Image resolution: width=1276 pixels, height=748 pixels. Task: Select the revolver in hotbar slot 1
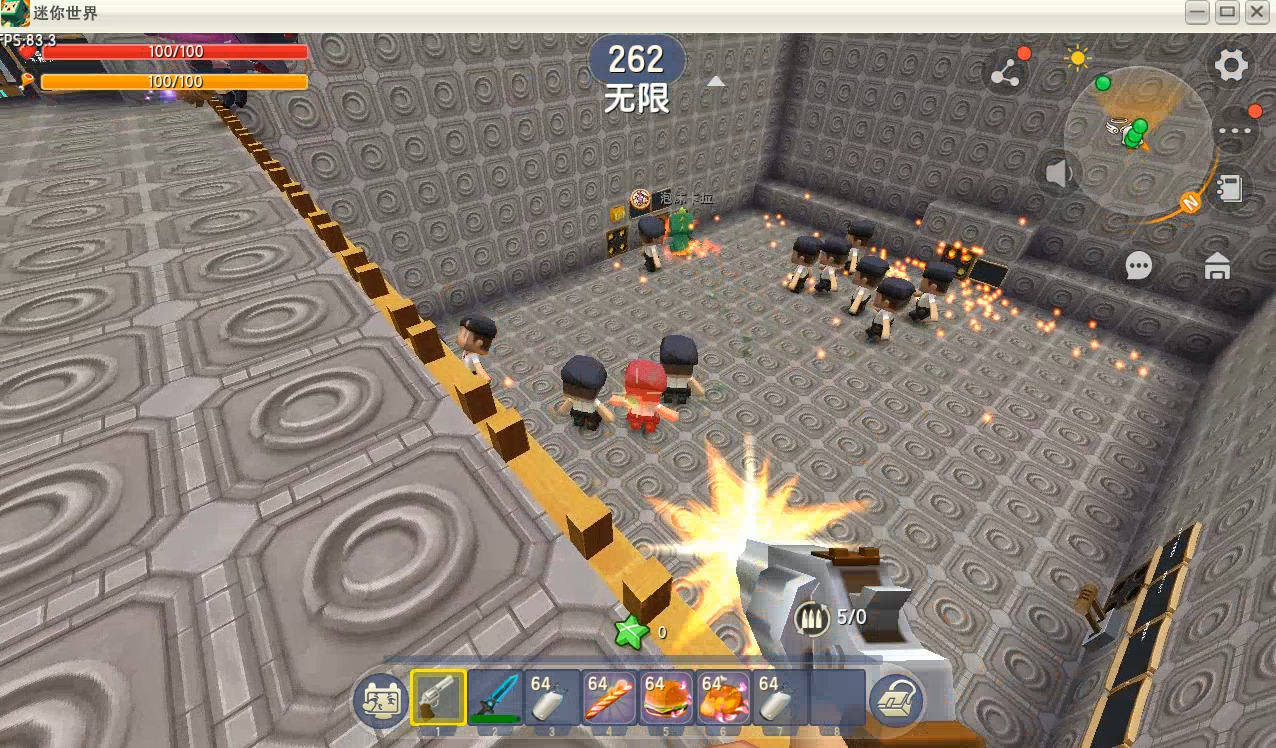point(438,697)
